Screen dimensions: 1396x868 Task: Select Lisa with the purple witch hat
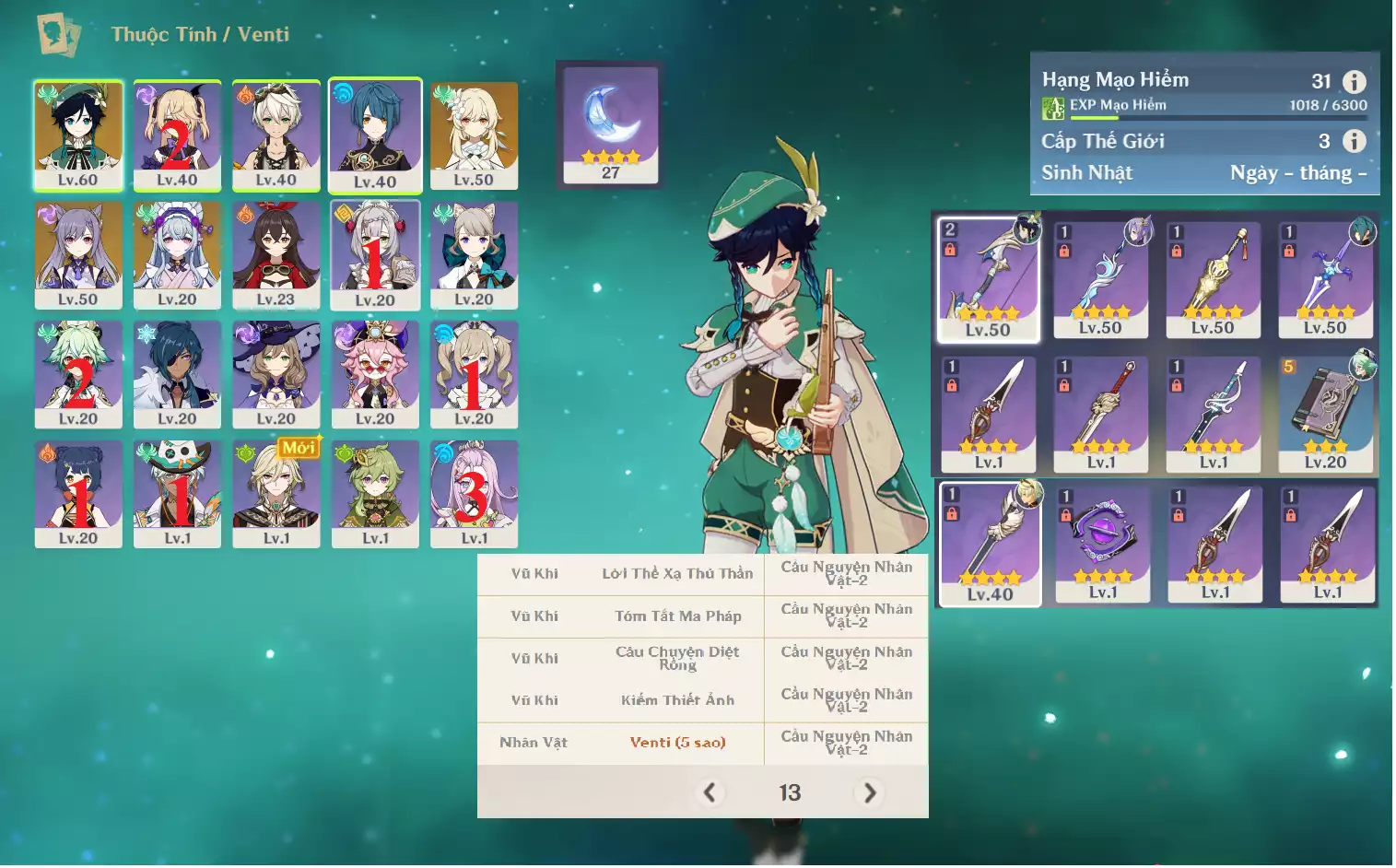click(276, 374)
